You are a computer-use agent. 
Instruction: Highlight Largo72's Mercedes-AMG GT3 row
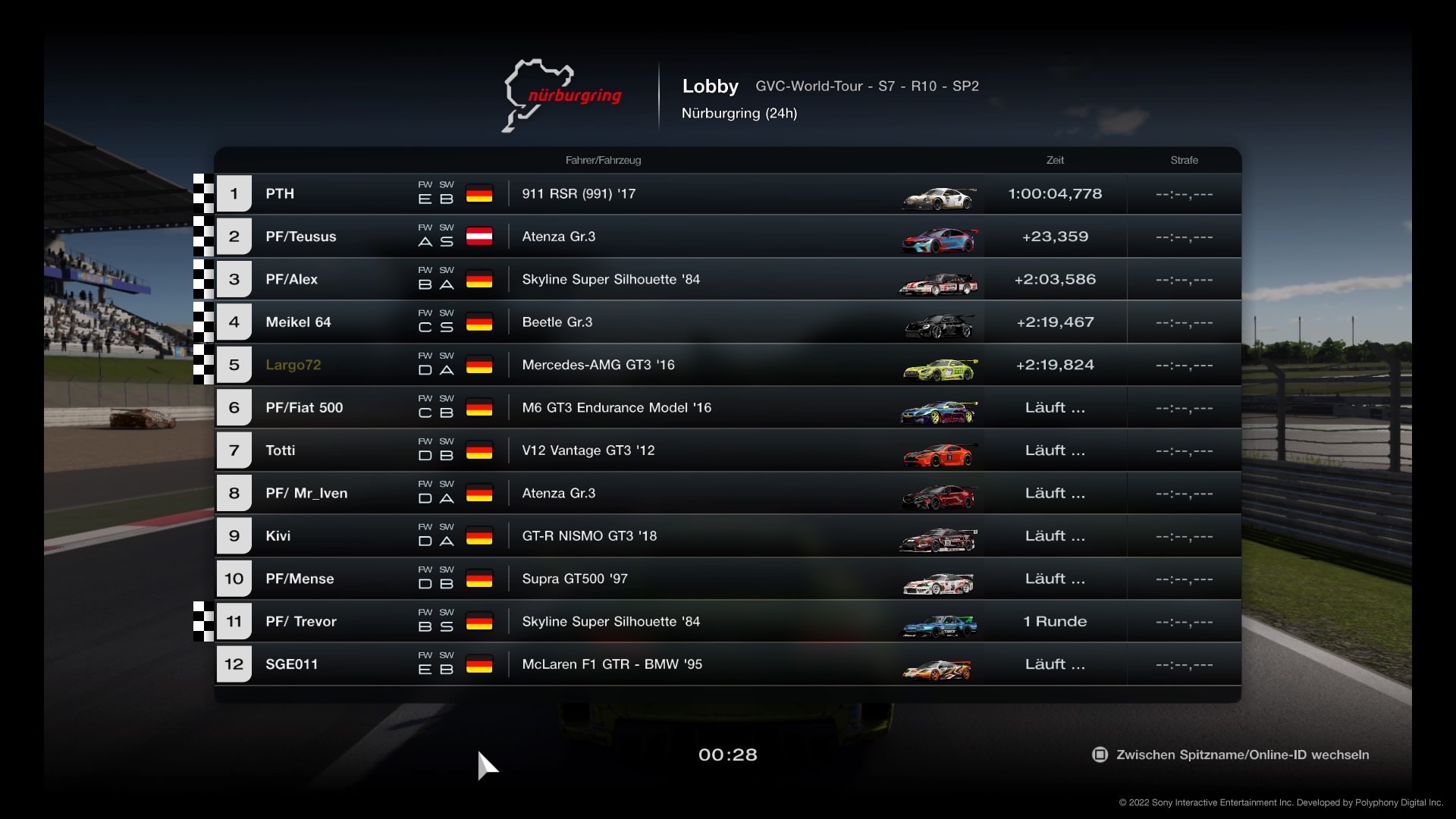click(x=728, y=365)
